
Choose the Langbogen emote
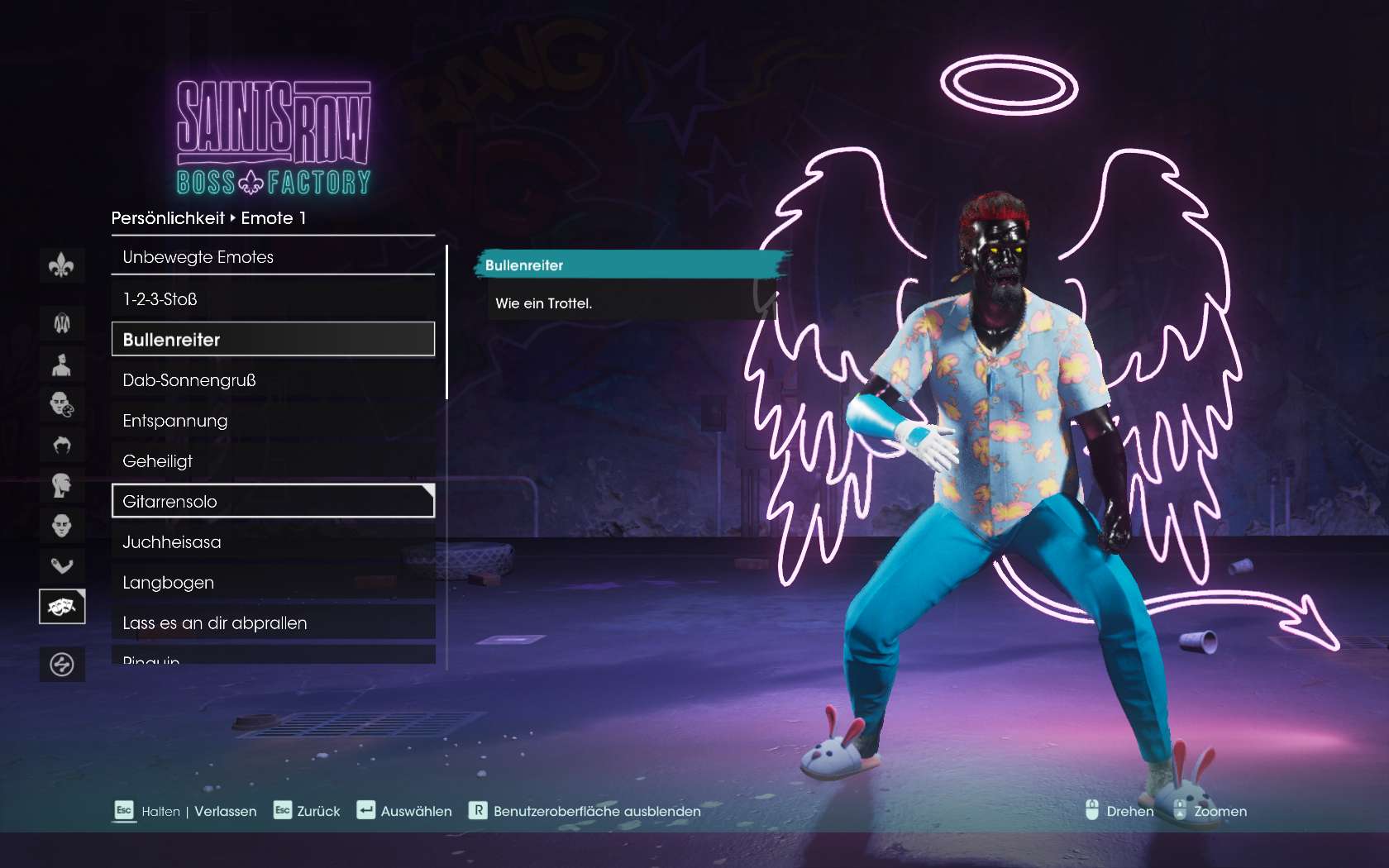pos(273,583)
